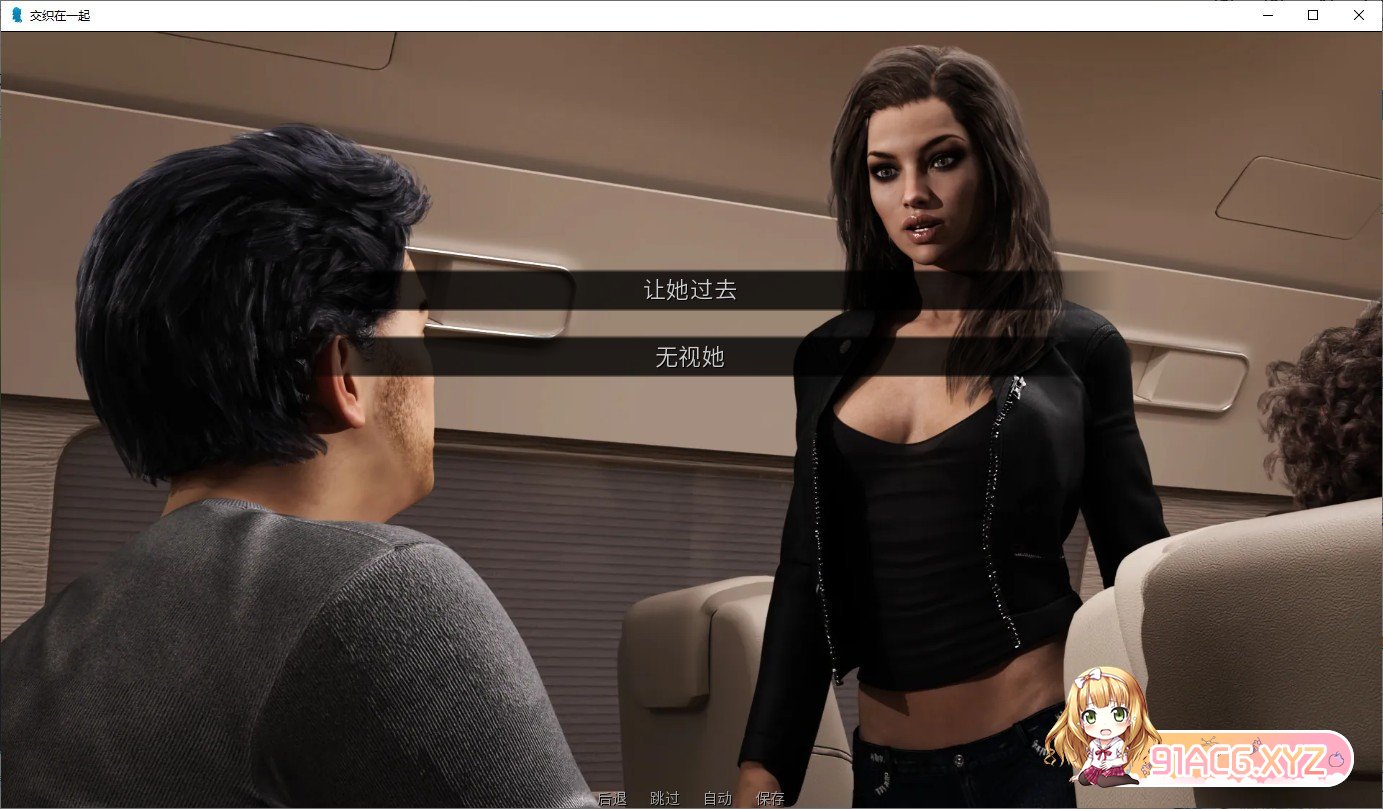Minimize the game window
The width and height of the screenshot is (1383, 809).
point(1267,15)
